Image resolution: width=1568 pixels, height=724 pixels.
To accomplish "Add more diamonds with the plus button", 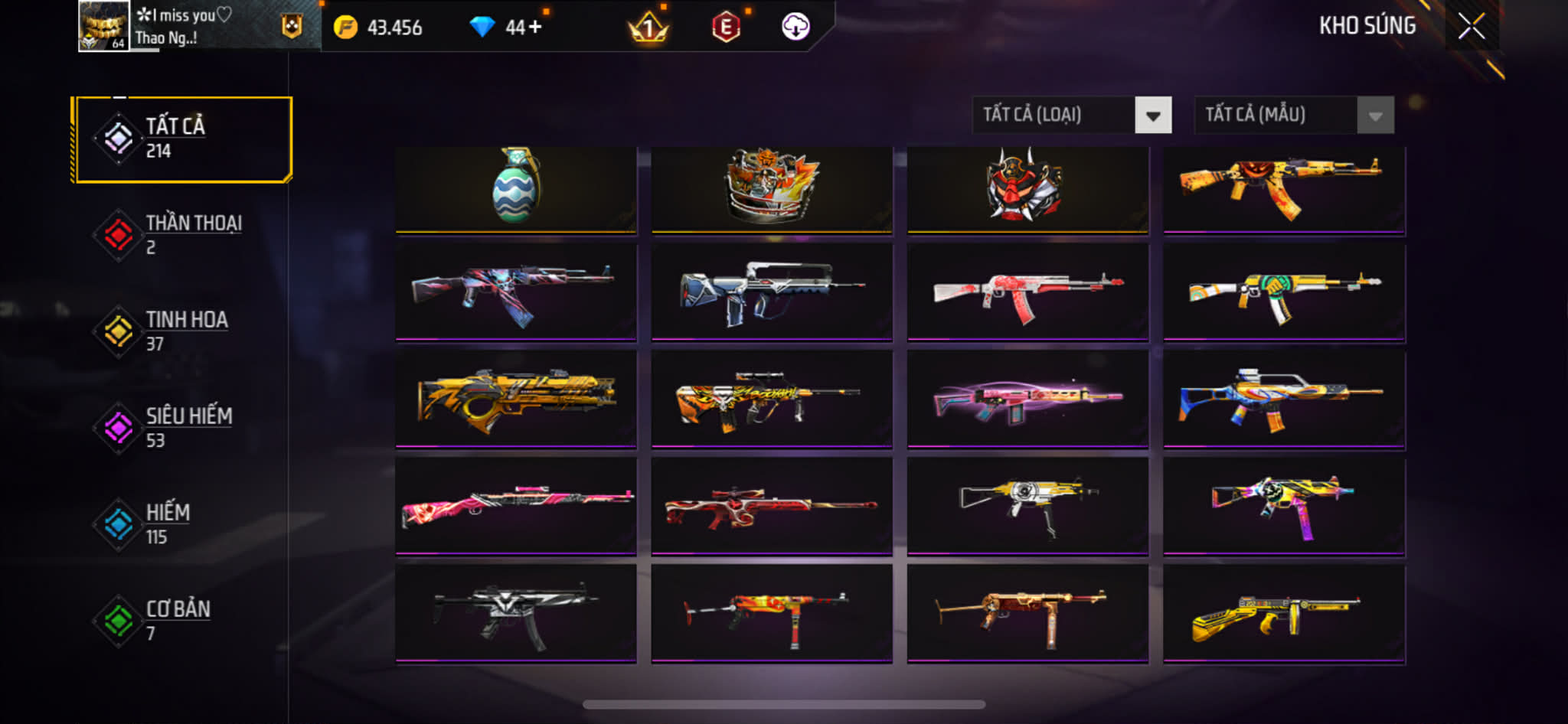I will (x=534, y=28).
